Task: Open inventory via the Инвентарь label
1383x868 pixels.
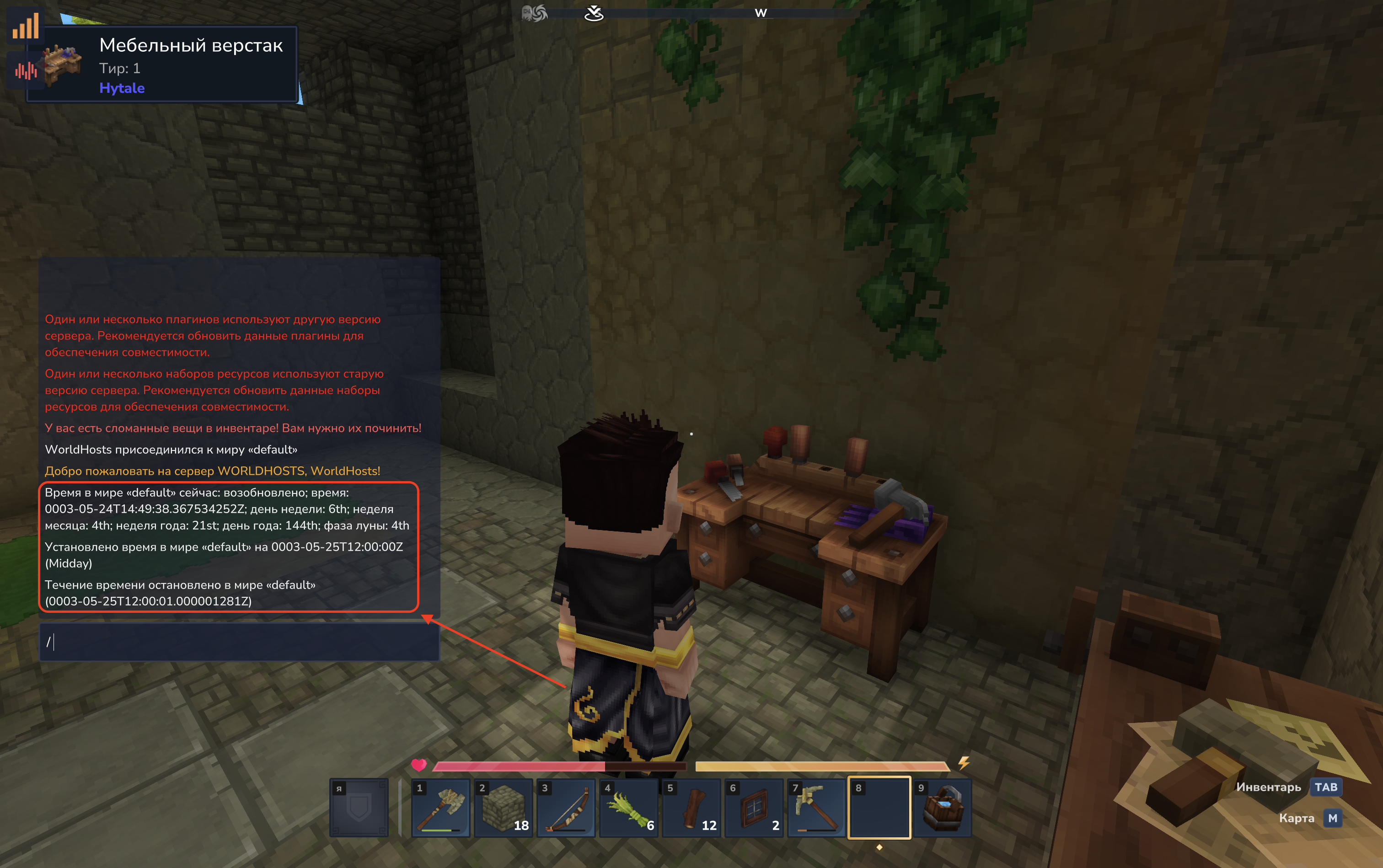Action: [1268, 787]
